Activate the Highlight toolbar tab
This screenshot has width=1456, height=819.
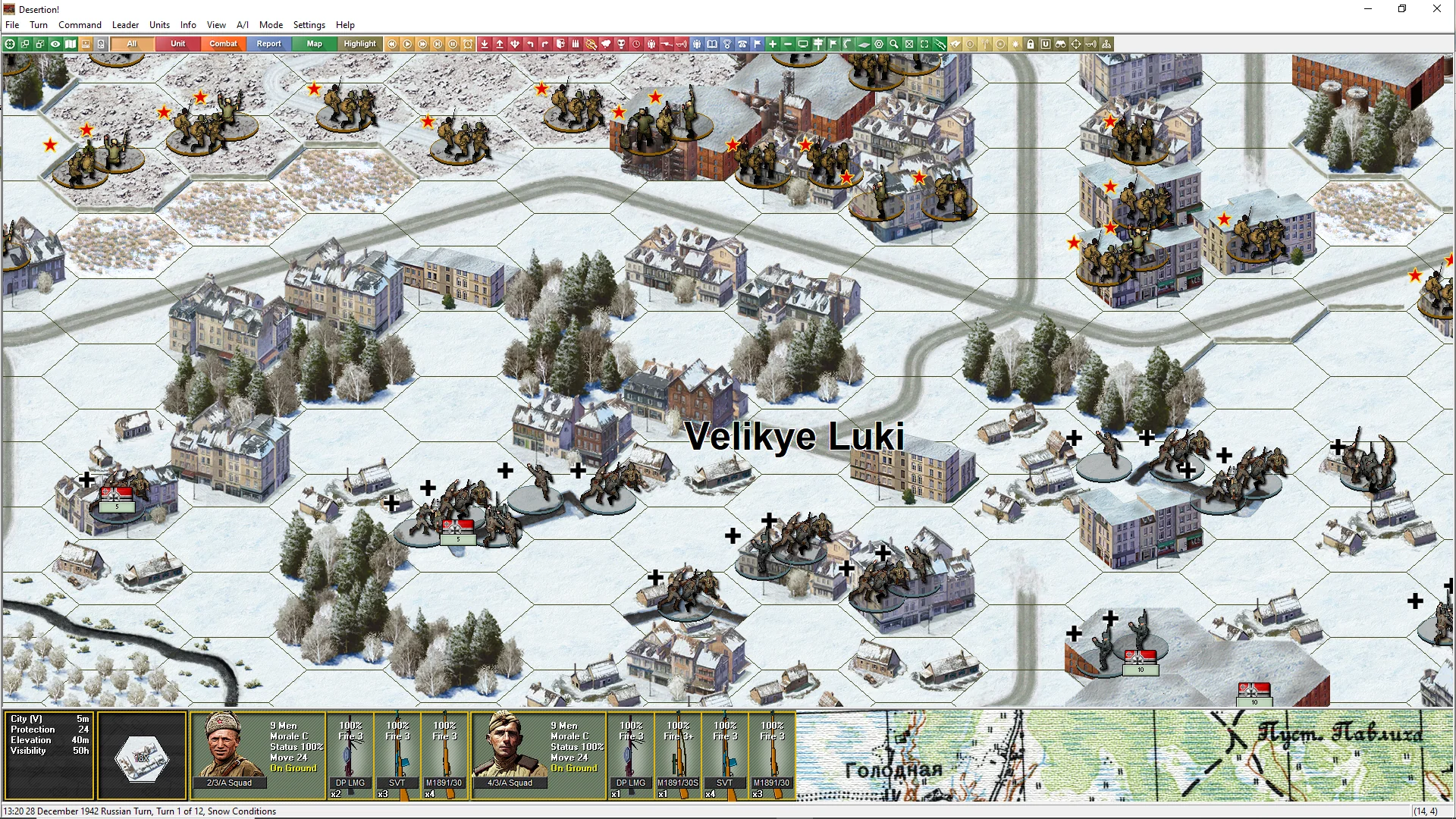tap(359, 44)
